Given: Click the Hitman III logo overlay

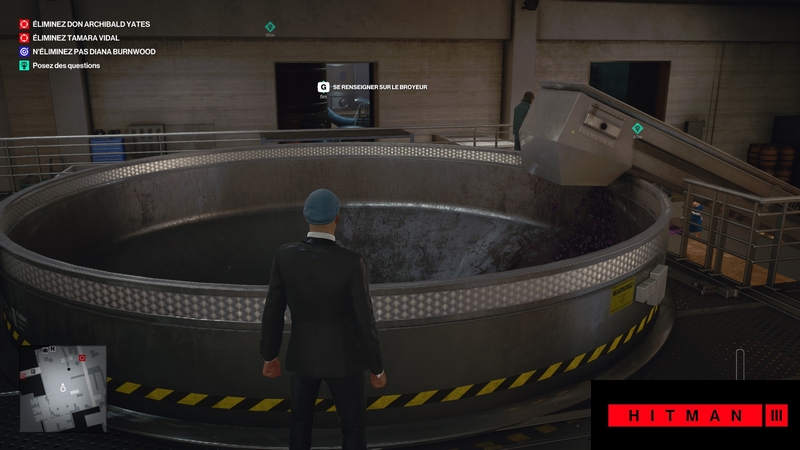Looking at the screenshot, I should [695, 415].
